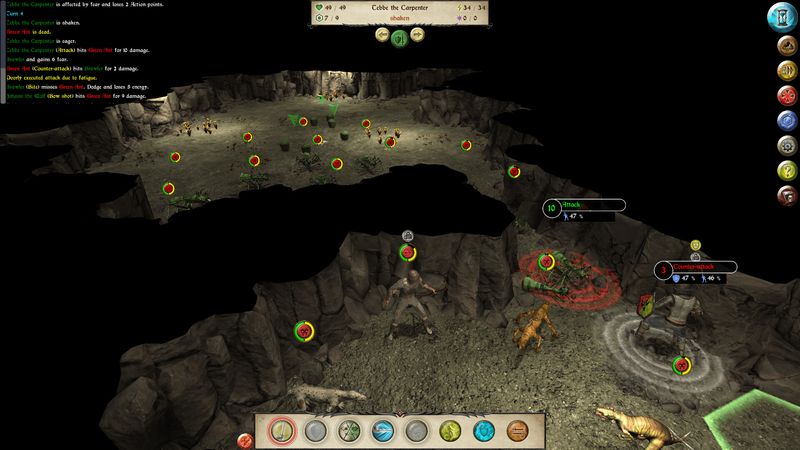Click the red circular icon on the right panel
The image size is (800, 450).
click(785, 96)
